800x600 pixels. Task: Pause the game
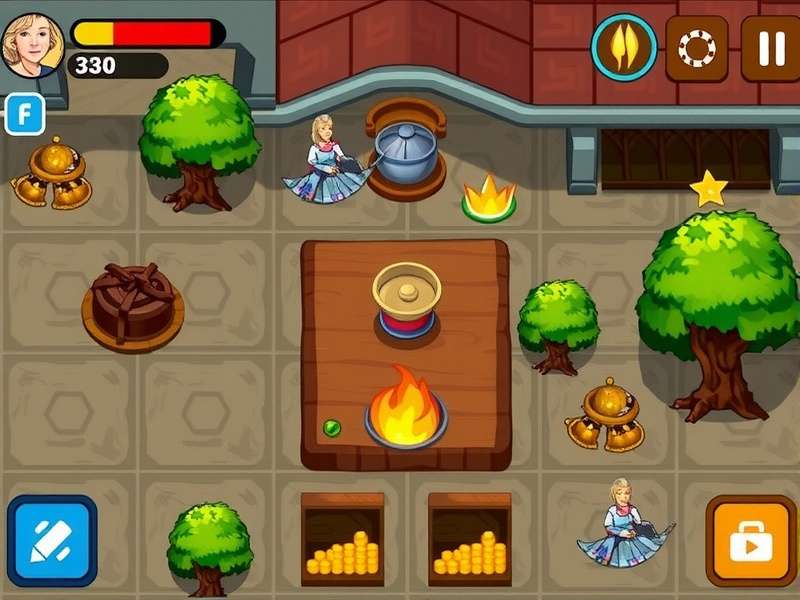(x=769, y=47)
